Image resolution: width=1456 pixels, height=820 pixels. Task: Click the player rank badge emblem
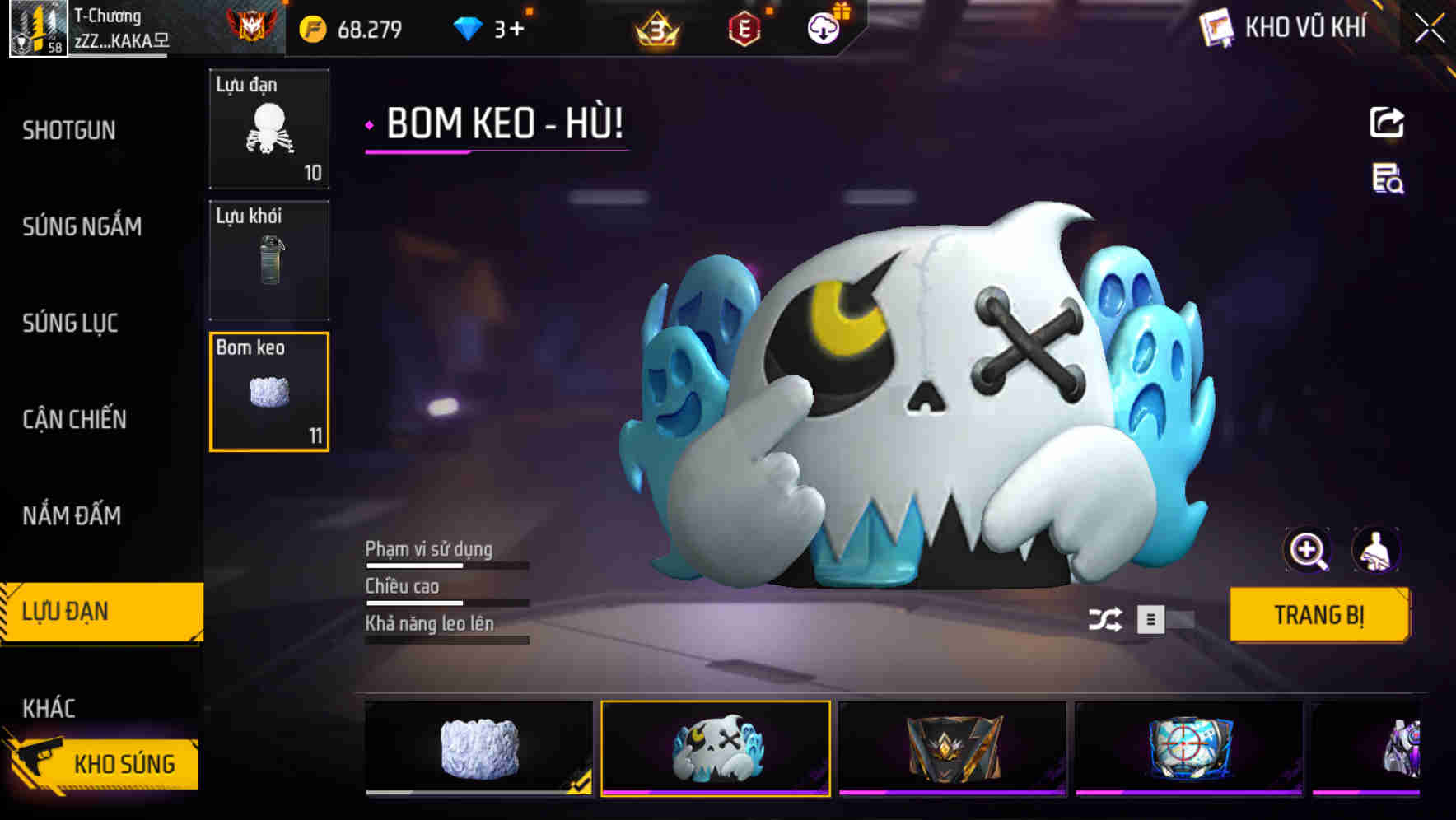tap(252, 25)
